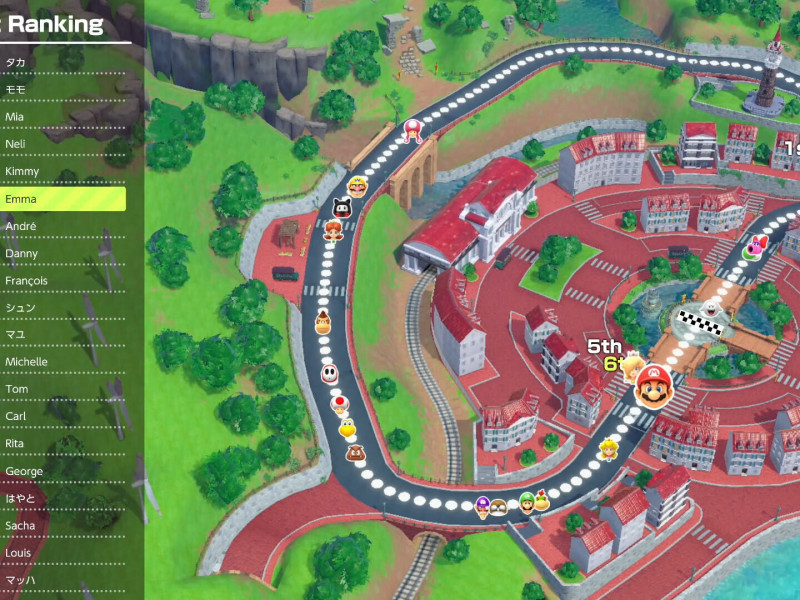The width and height of the screenshot is (800, 600).
Task: Choose Mia in the ranking list
Action: pos(62,117)
